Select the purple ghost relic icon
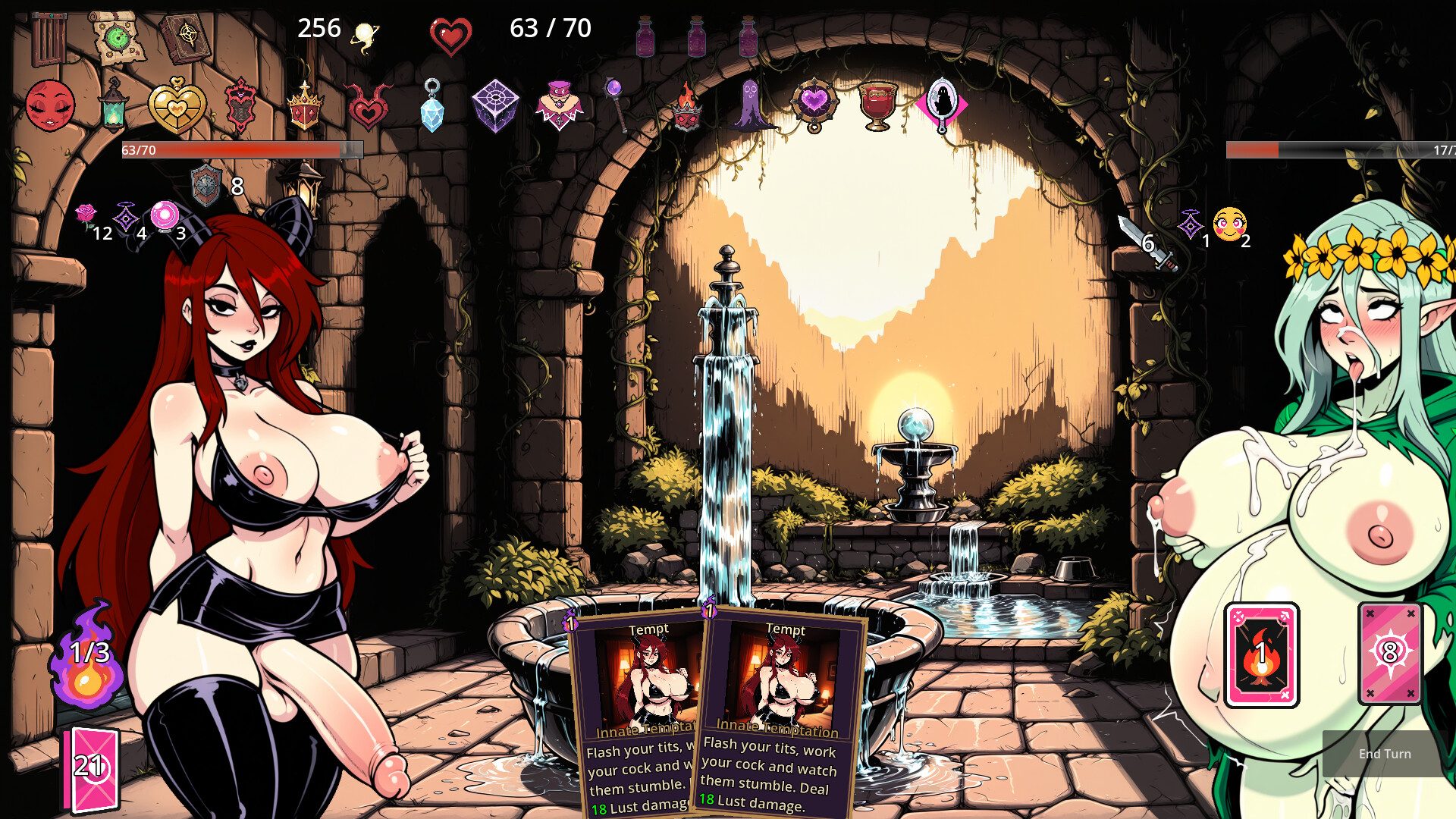1456x819 pixels. (749, 102)
